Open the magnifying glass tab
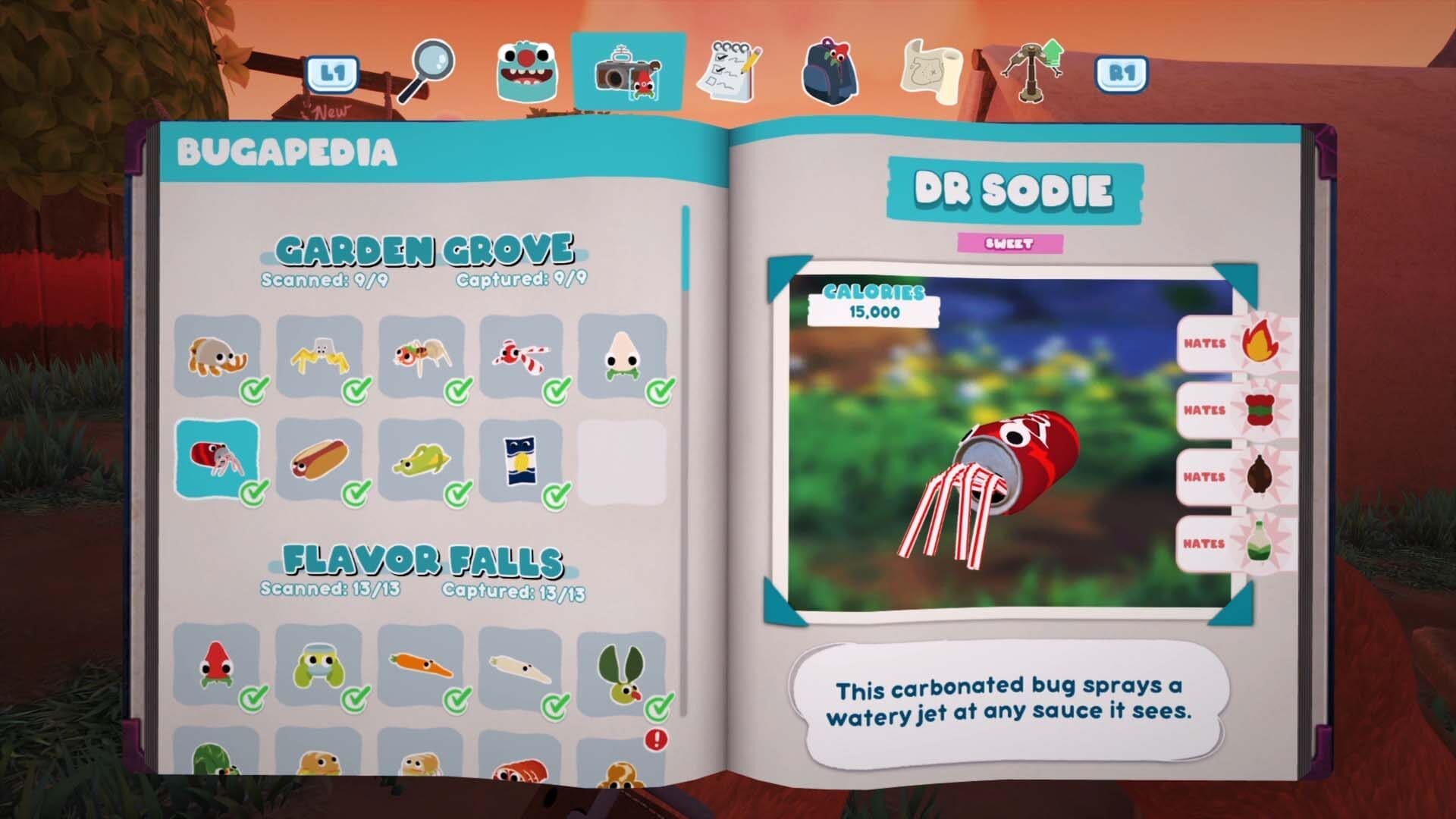The width and height of the screenshot is (1456, 819). coord(428,71)
